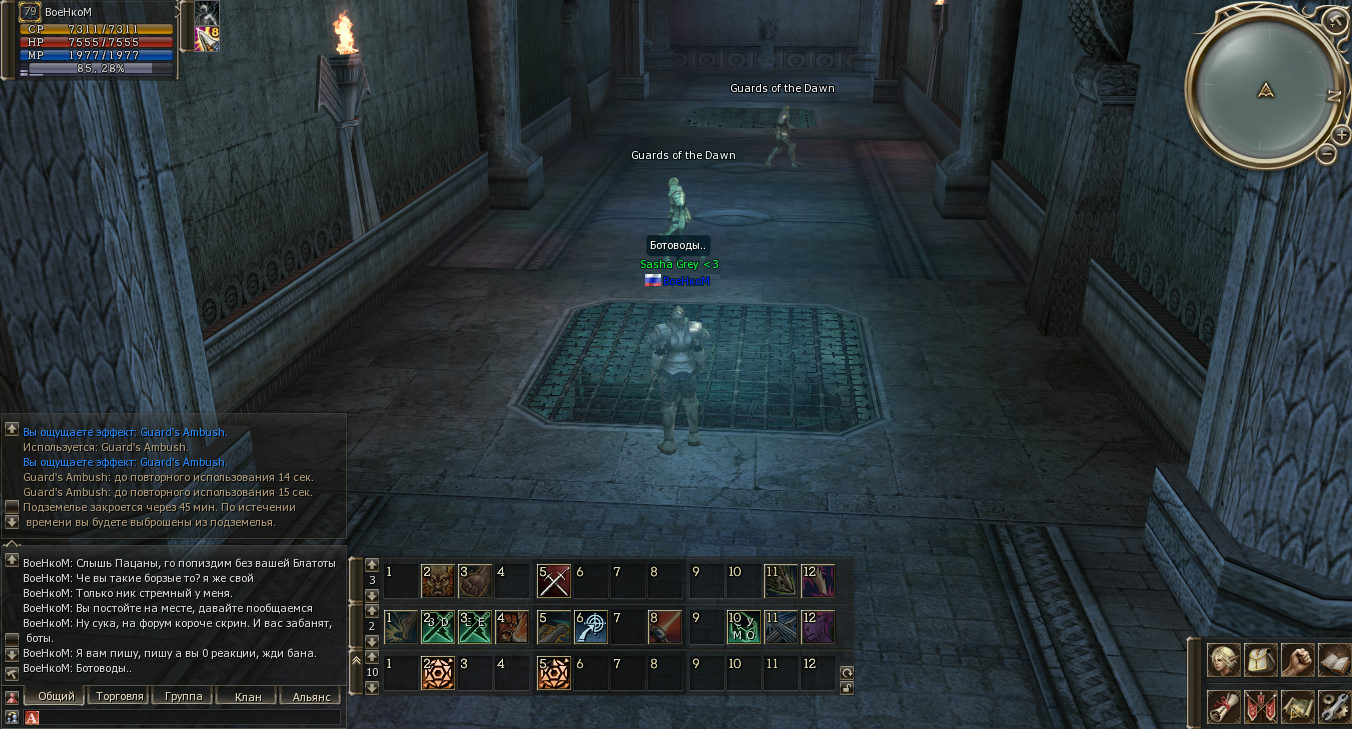The height and width of the screenshot is (729, 1356).
Task: Open the inventory backpack icon
Action: click(x=1260, y=660)
